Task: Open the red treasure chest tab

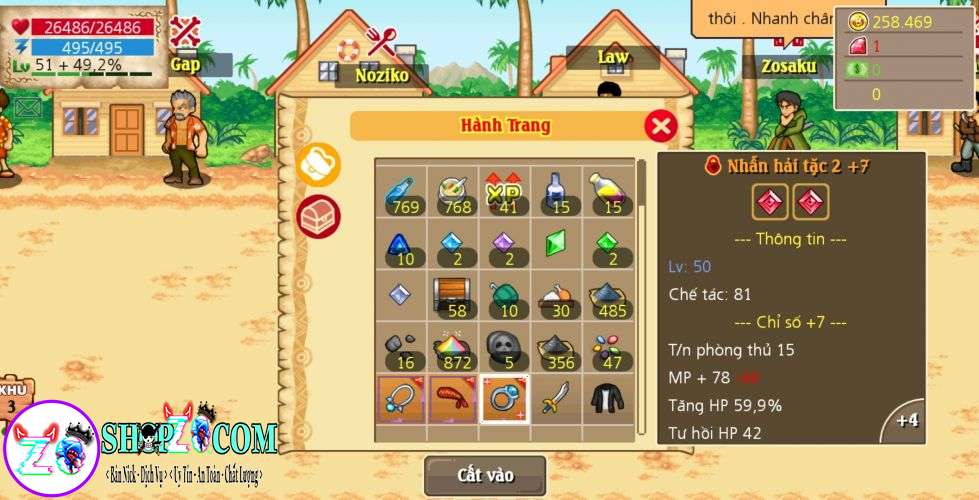Action: 318,215
